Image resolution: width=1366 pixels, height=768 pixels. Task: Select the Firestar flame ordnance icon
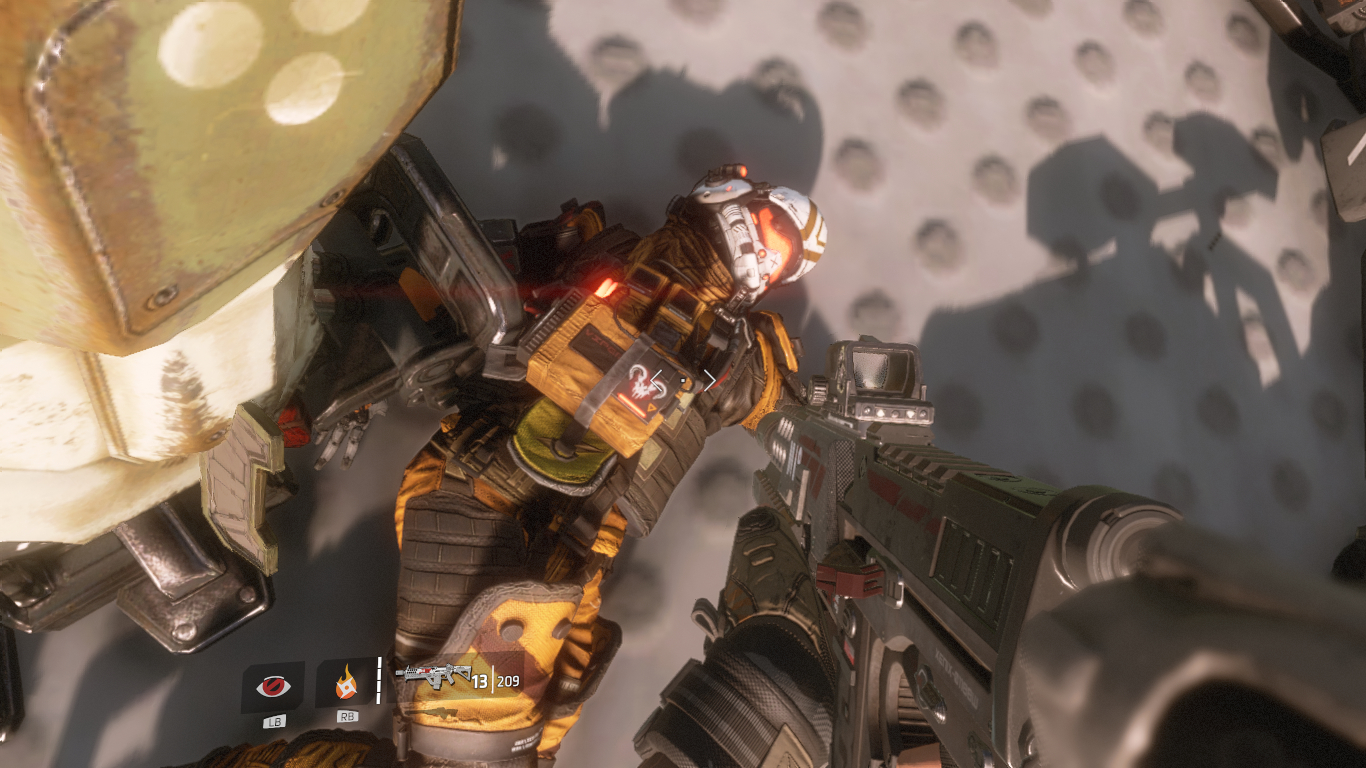346,685
